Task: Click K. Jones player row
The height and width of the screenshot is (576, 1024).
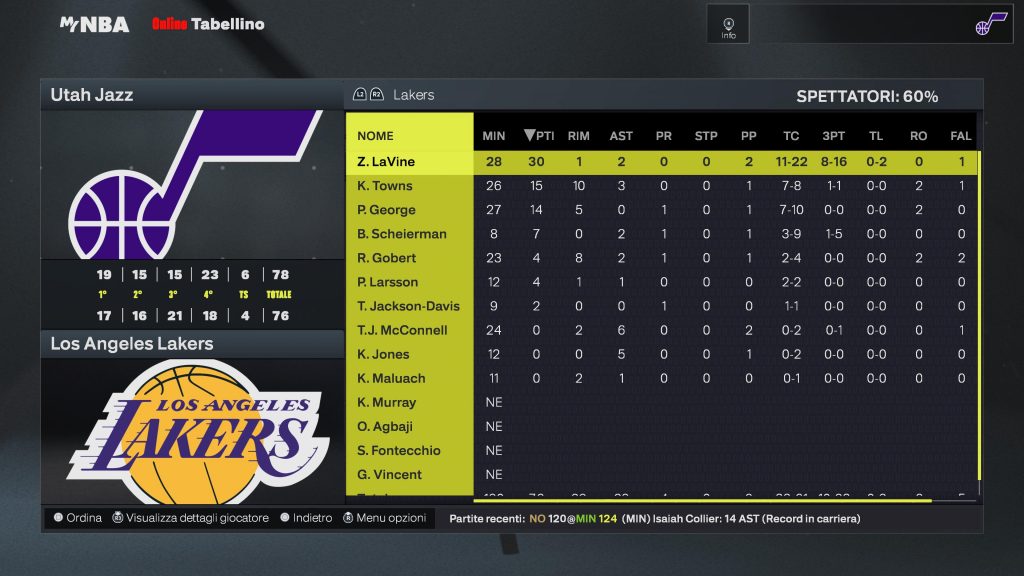Action: pos(383,354)
